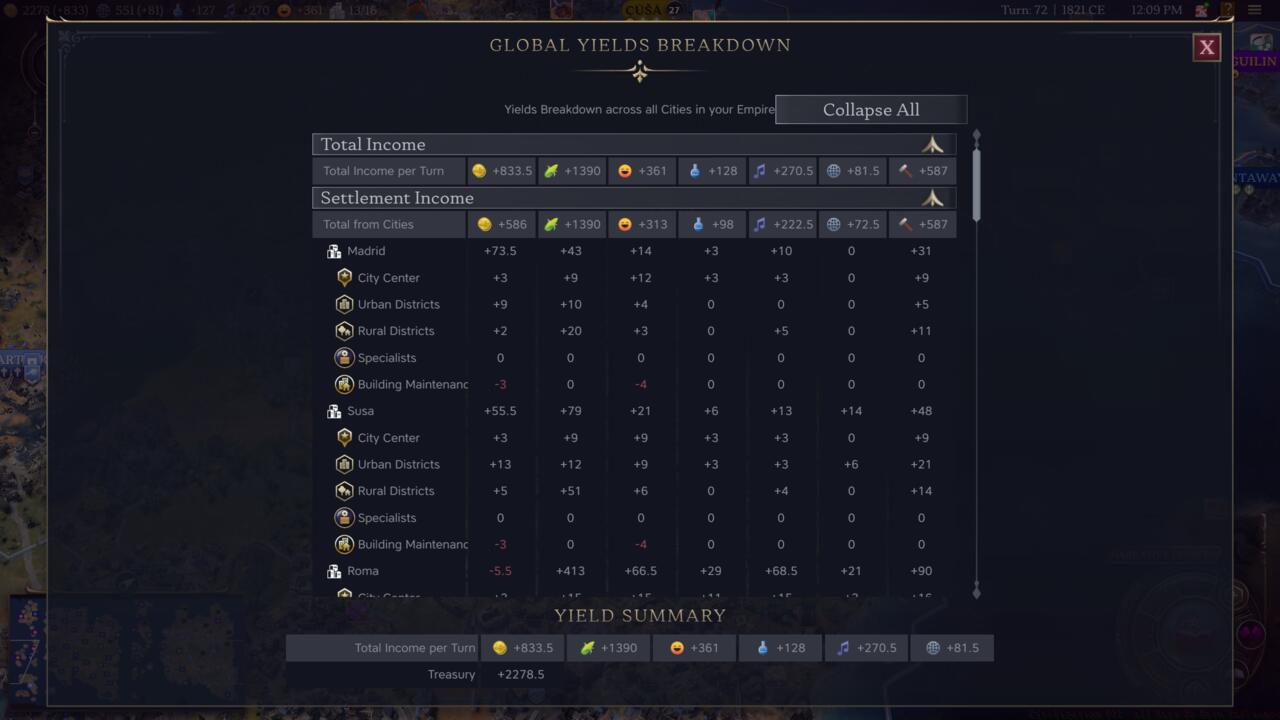Click the influence globe icon showing +81.5
The width and height of the screenshot is (1280, 720).
tap(834, 171)
